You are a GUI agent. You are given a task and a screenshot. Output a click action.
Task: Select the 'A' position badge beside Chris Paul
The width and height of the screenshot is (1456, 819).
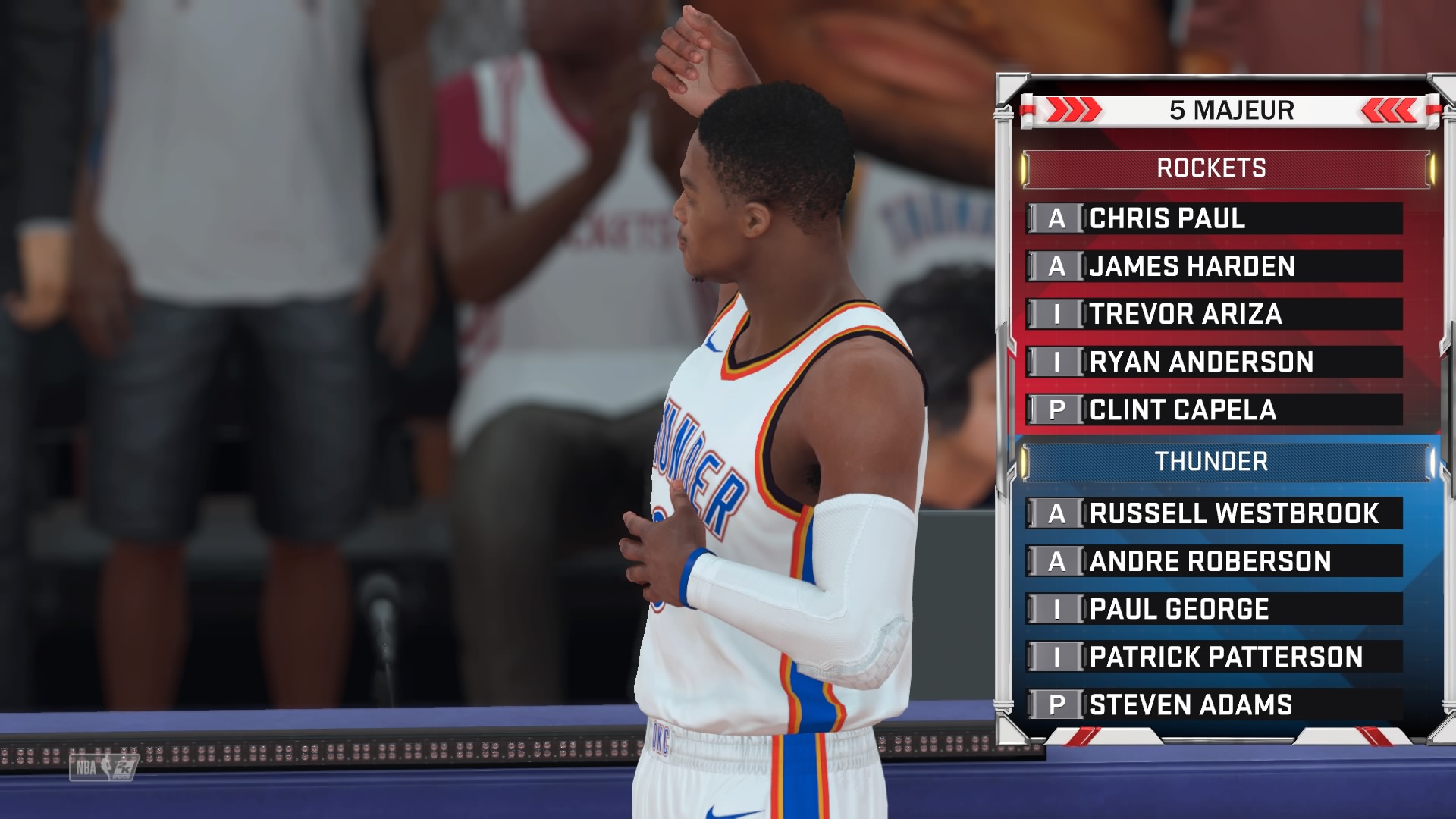pos(1057,219)
